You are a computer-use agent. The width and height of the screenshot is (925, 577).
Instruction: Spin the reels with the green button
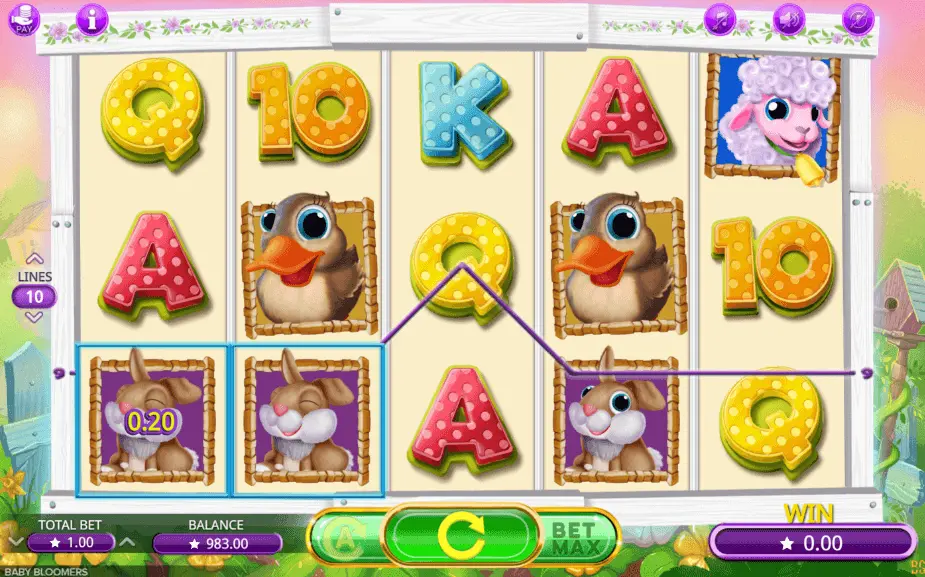pos(461,539)
